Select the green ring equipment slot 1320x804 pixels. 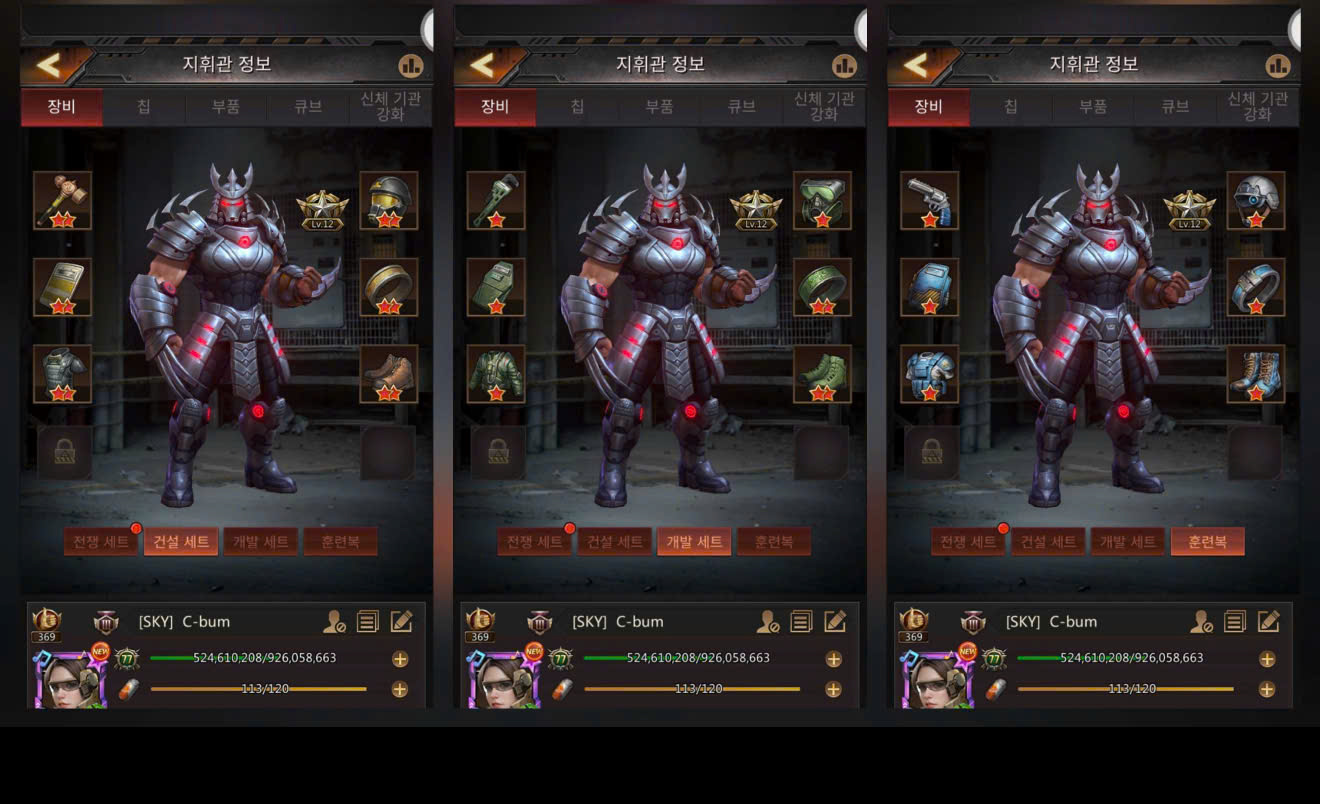point(822,287)
